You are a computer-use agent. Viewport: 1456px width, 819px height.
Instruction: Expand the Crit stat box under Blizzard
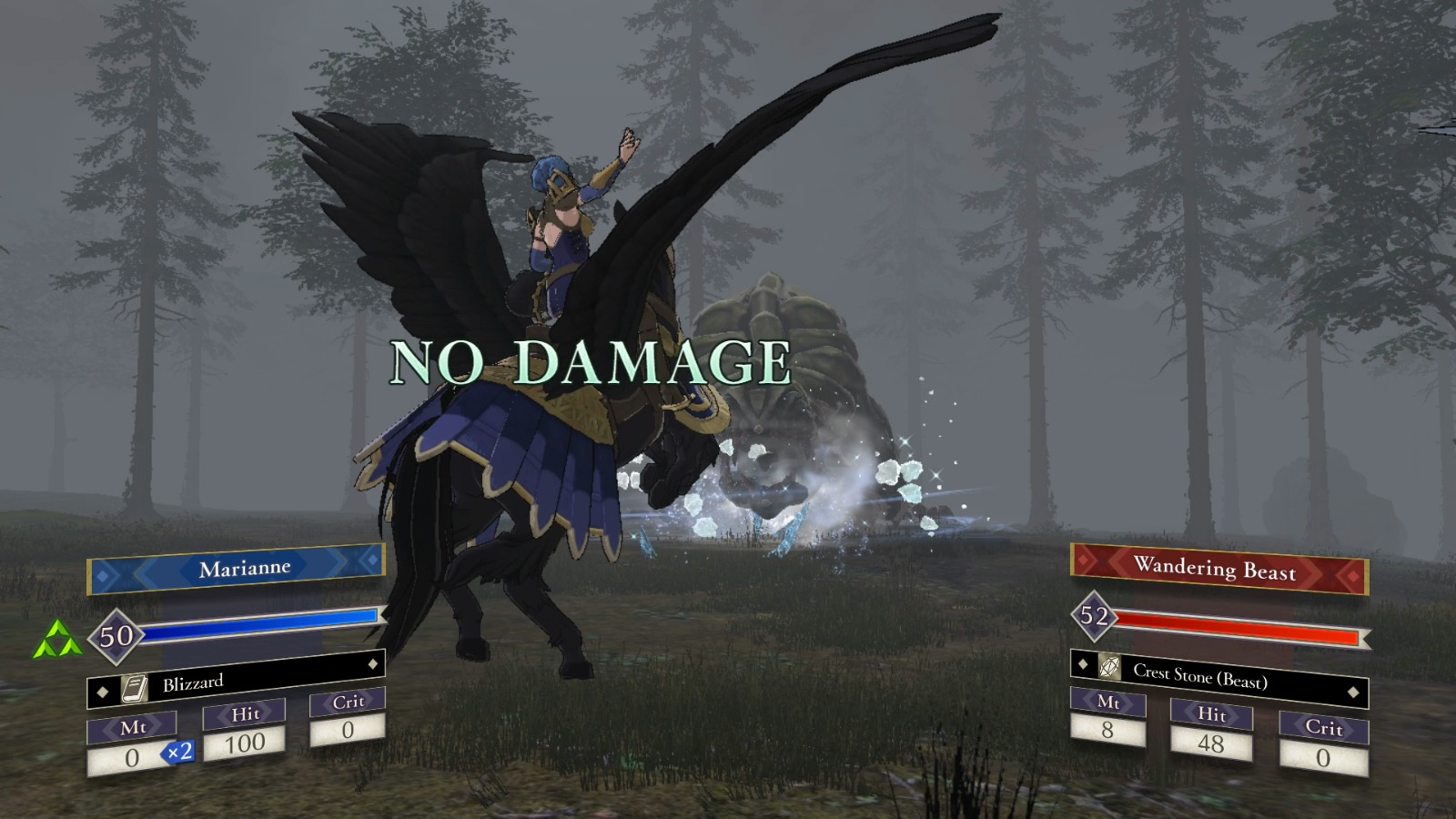pos(348,715)
